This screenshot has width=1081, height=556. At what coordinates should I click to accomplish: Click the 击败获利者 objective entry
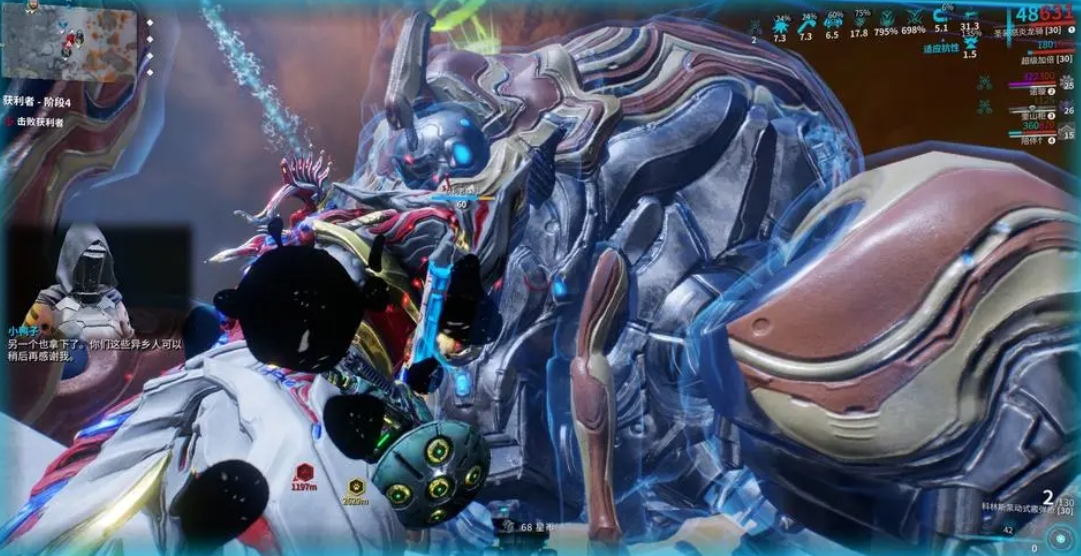[40, 122]
